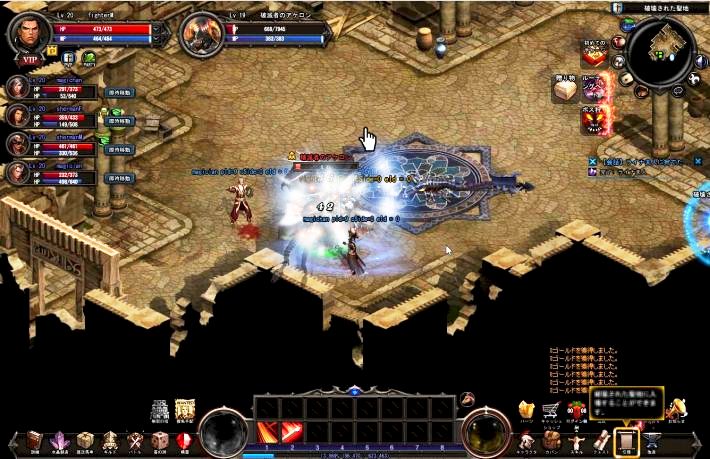710x459 pixels.
Task: Open the gold pile icon in bottom menu
Action: (x=526, y=409)
